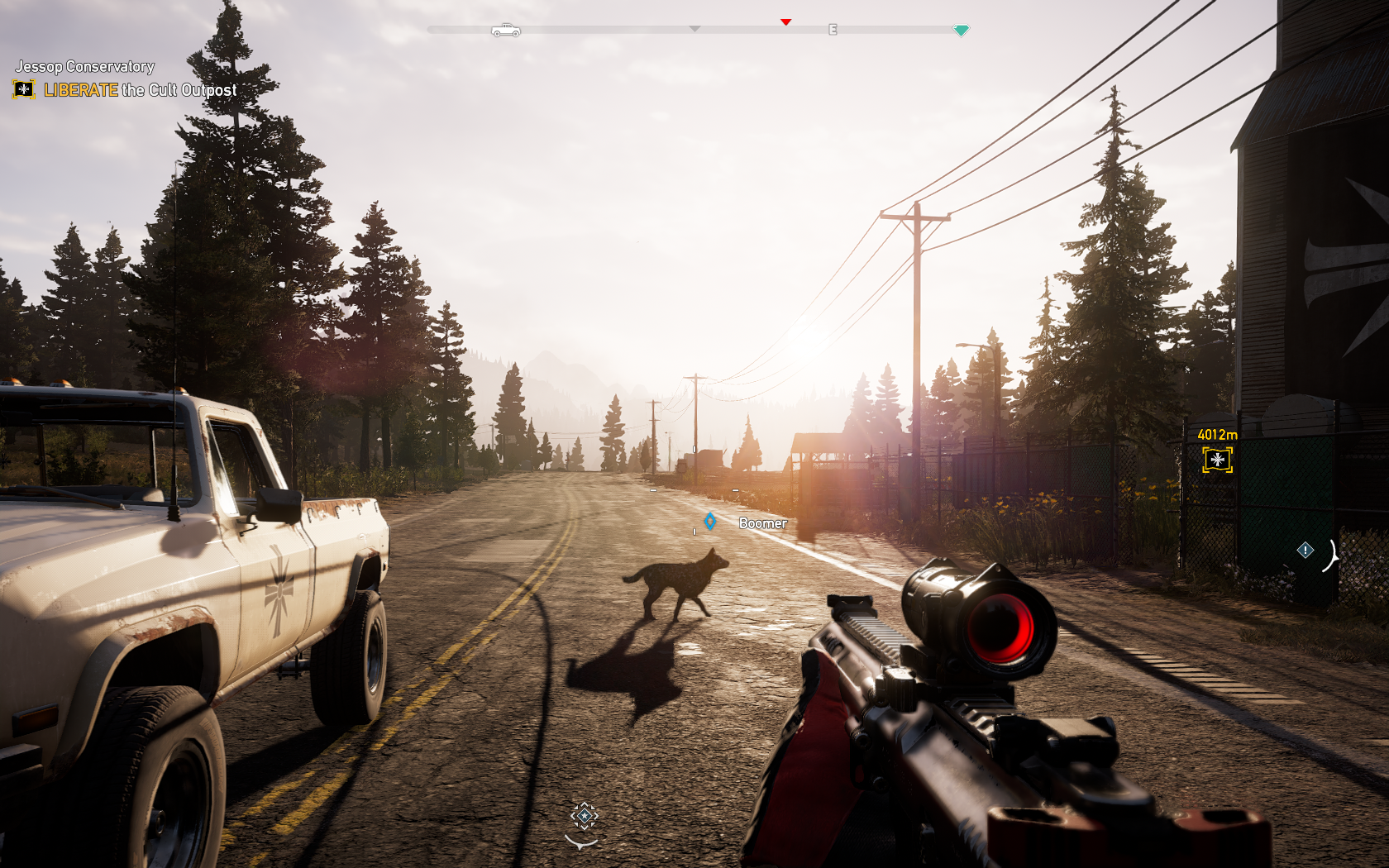
Task: Select the vehicle icon on the compass
Action: point(506,31)
